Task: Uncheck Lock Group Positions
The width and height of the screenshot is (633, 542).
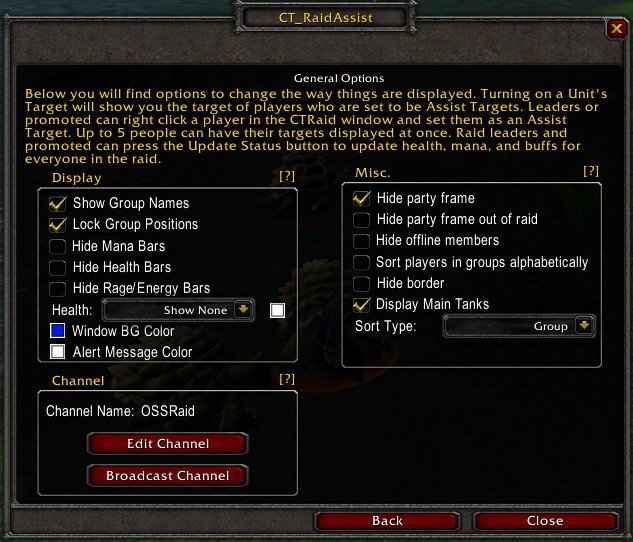Action: tap(58, 224)
